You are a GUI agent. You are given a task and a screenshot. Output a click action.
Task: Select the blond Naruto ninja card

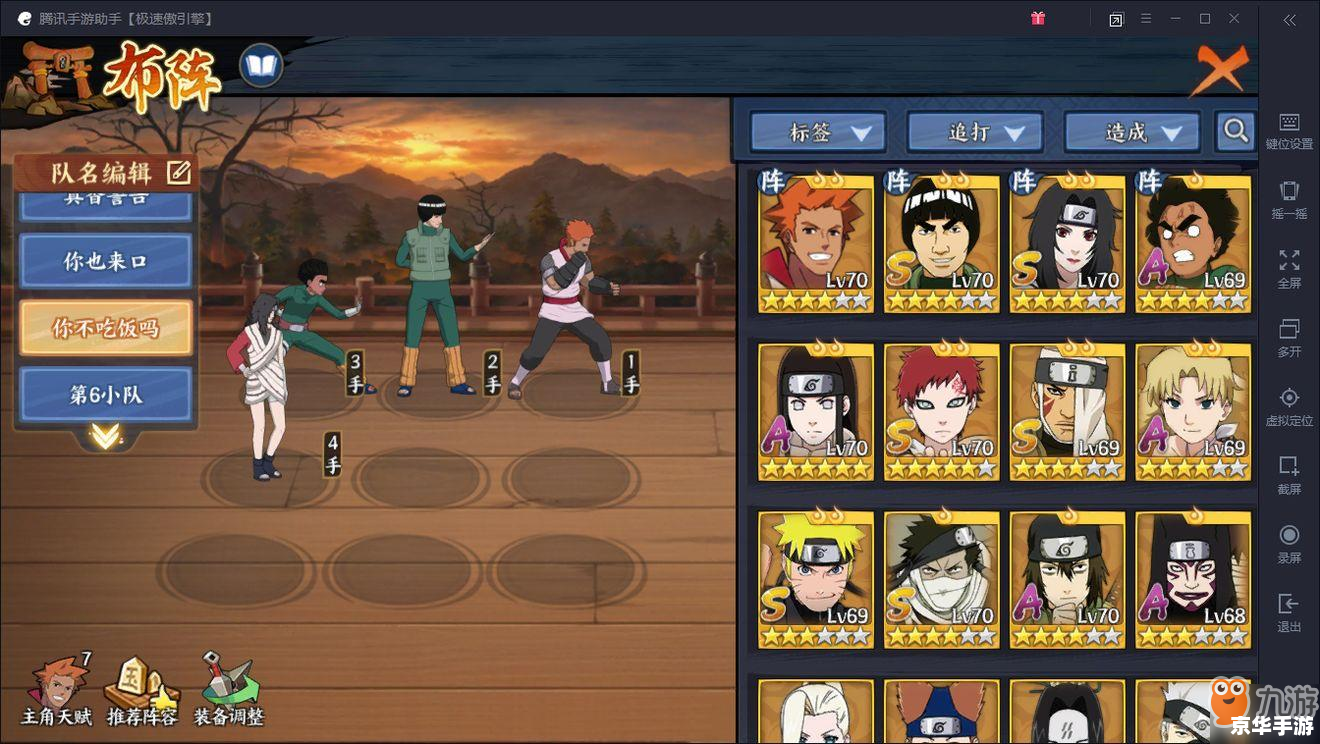pos(815,580)
